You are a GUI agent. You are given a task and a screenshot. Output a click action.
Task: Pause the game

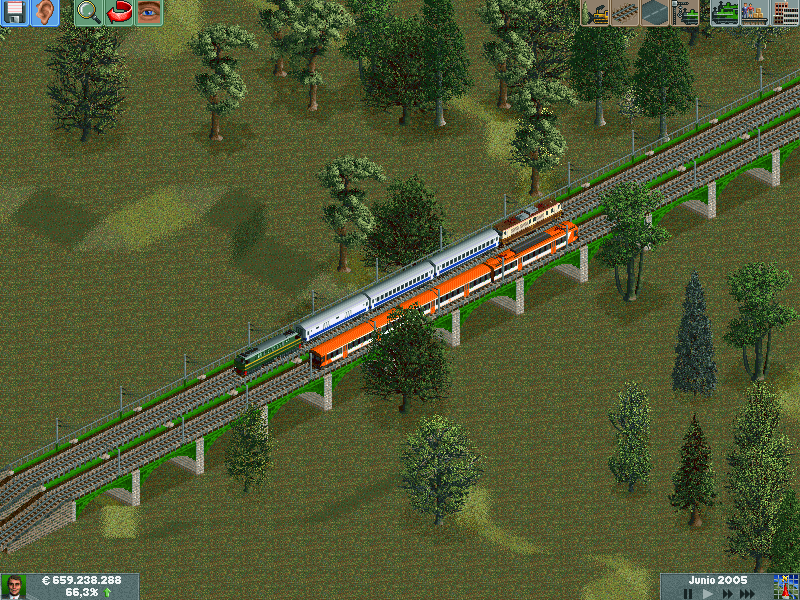688,593
